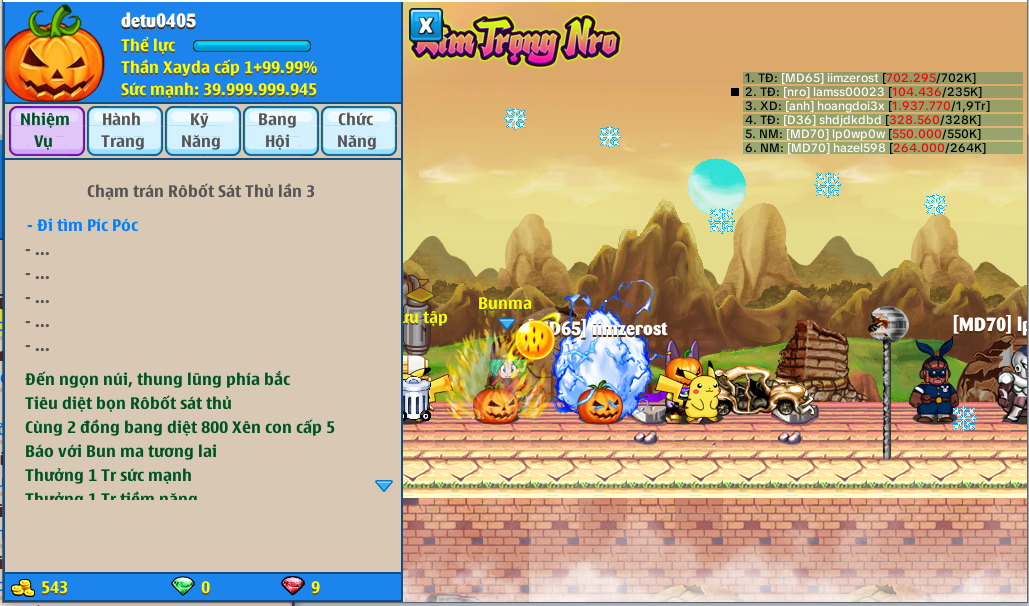Viewport: 1029px width, 606px height.
Task: Select the Kỹ Năng tab
Action: click(200, 131)
